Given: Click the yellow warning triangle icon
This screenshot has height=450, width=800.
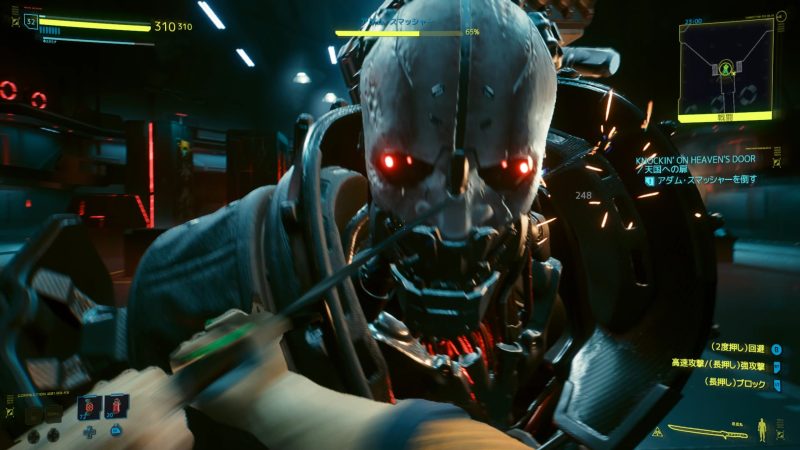Looking at the screenshot, I should coord(656,432).
